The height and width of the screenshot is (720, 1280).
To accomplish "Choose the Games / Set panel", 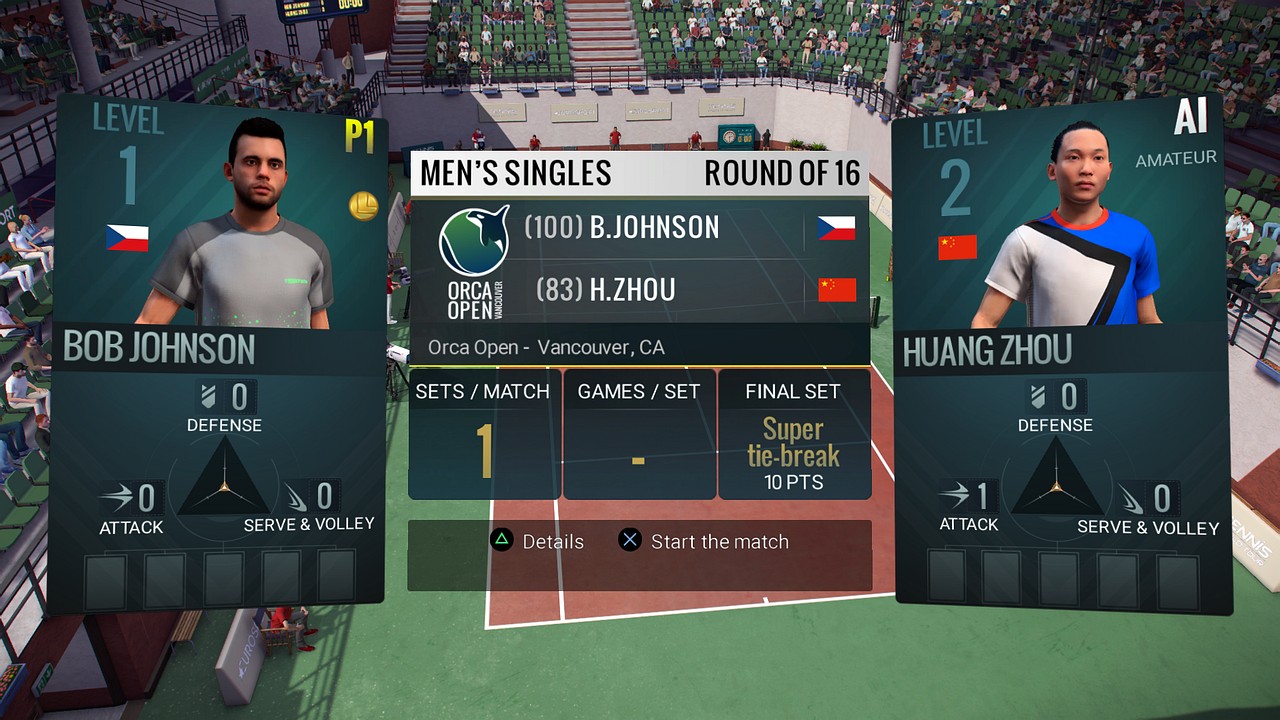I will (639, 435).
